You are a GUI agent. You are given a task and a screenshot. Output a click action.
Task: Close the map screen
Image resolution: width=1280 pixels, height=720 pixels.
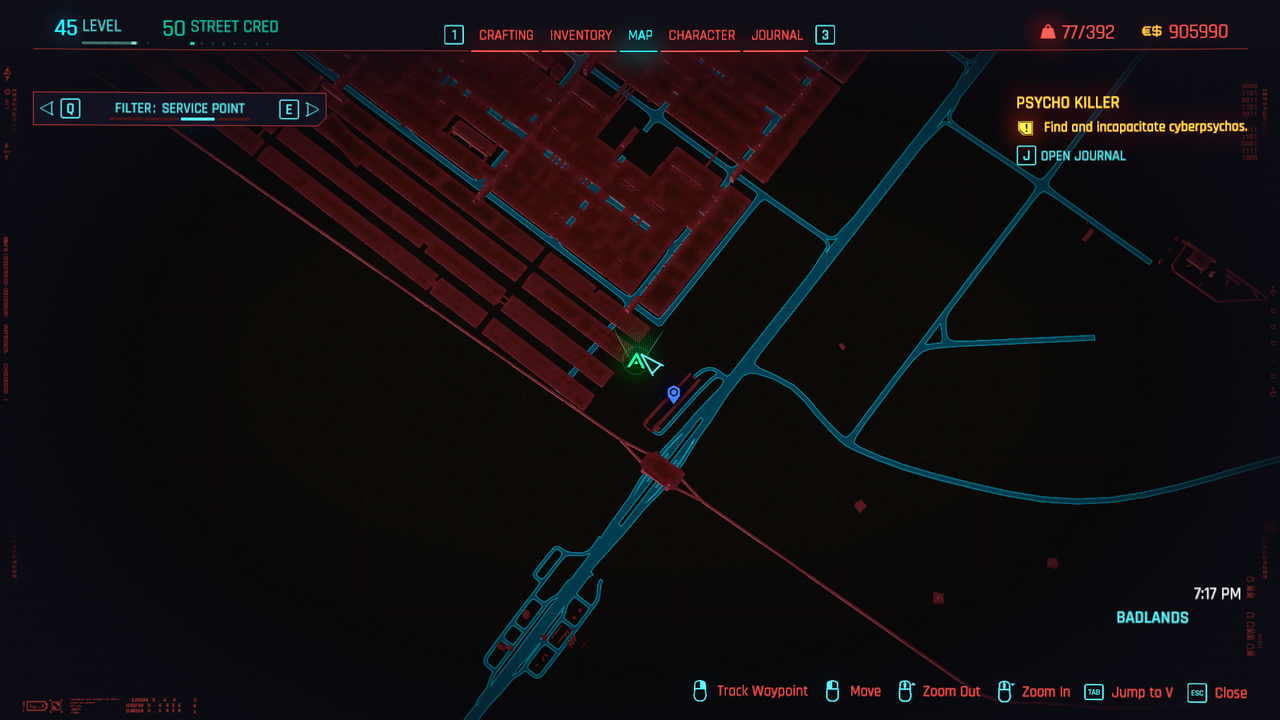click(x=1218, y=692)
